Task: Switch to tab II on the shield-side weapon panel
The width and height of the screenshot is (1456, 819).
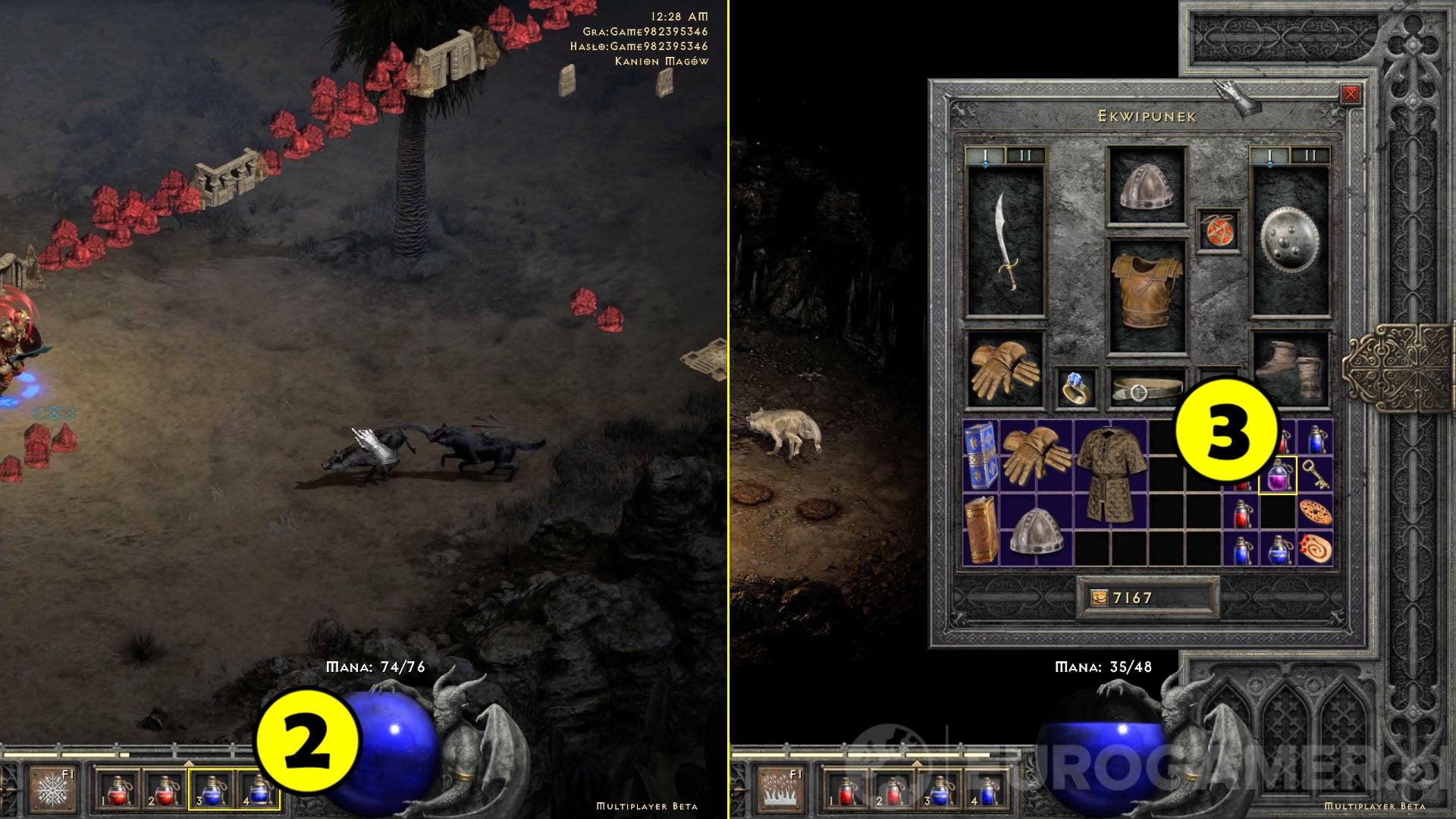Action: coord(1310,155)
